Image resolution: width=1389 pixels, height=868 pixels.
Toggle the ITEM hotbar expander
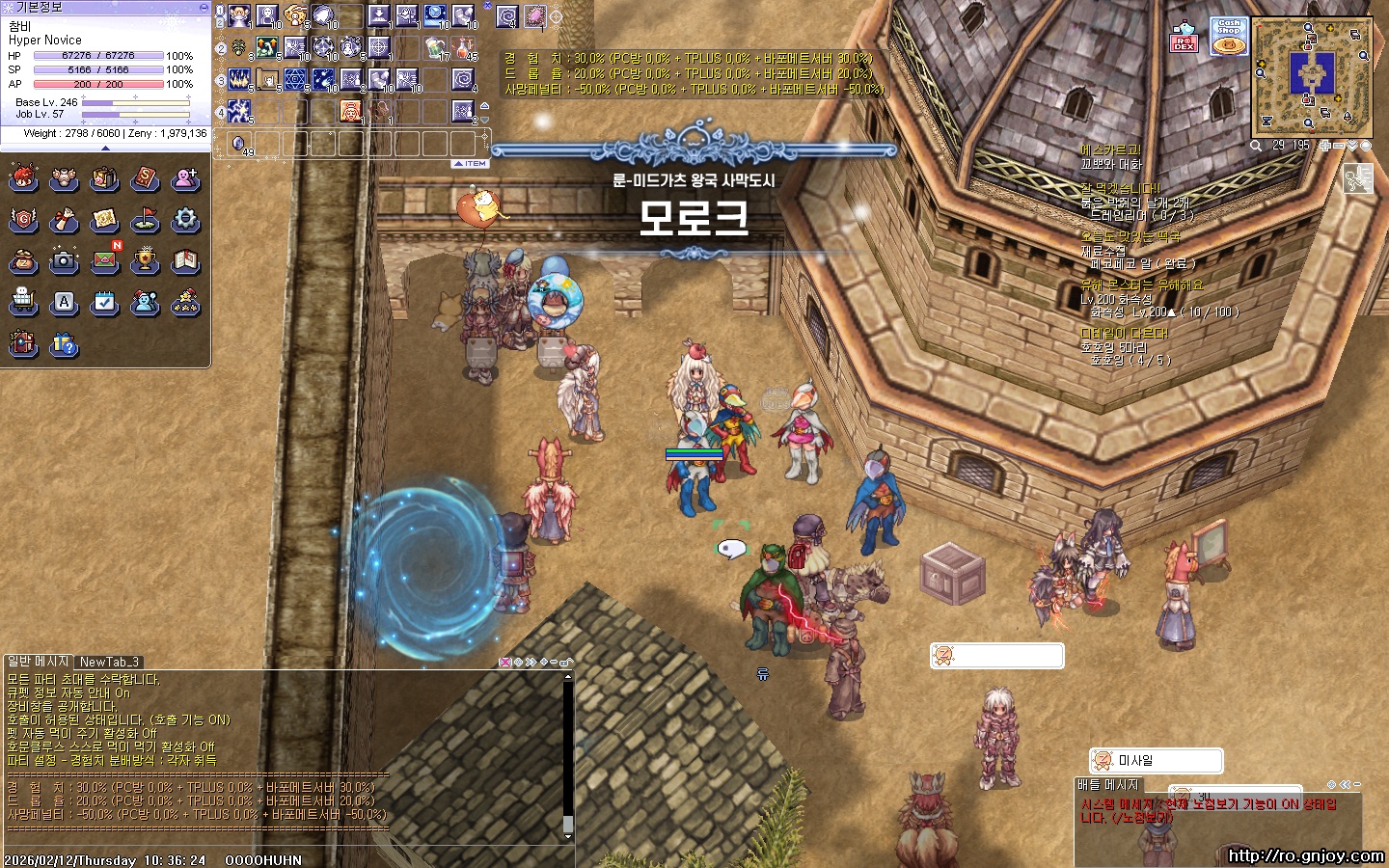[x=471, y=164]
